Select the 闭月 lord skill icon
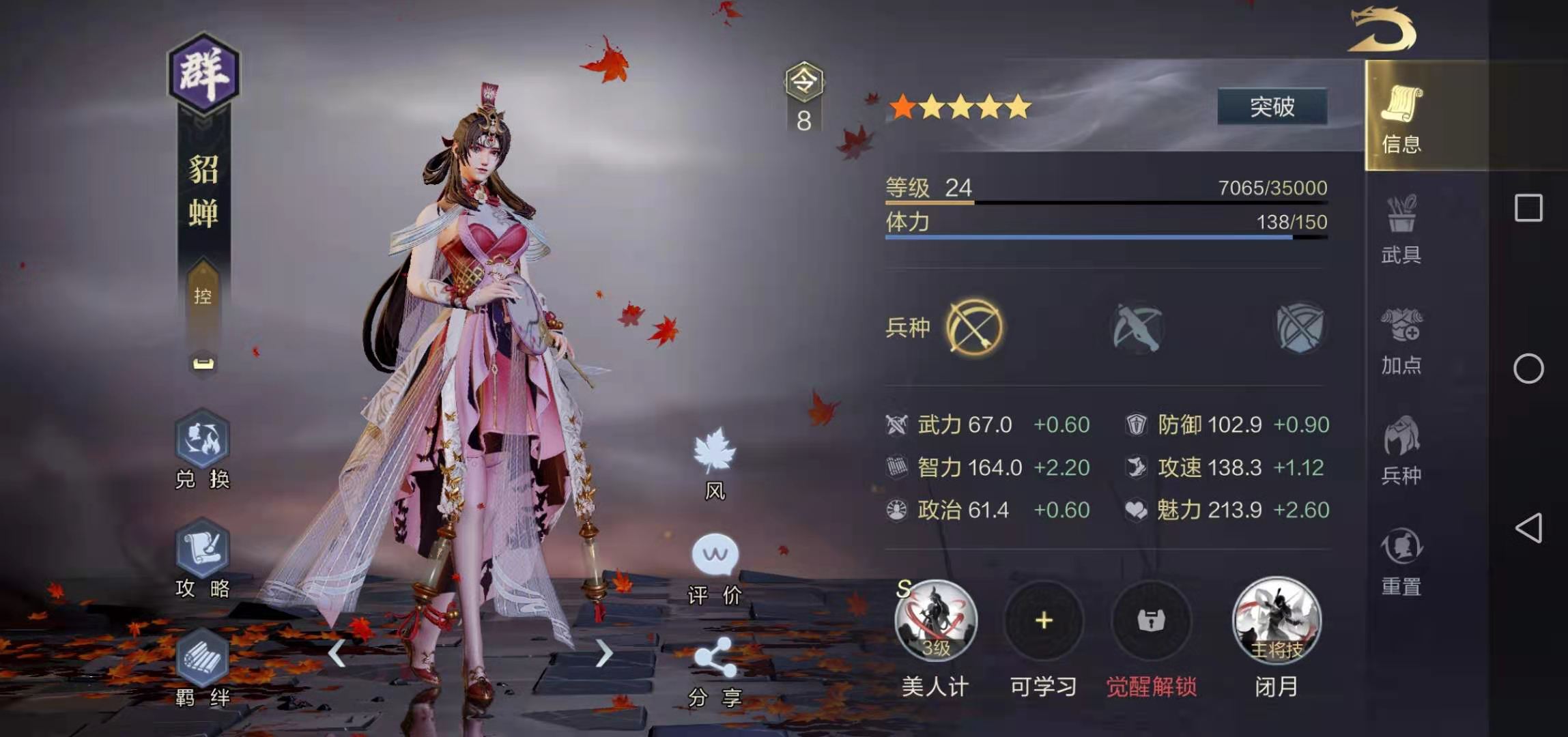 coord(1276,622)
